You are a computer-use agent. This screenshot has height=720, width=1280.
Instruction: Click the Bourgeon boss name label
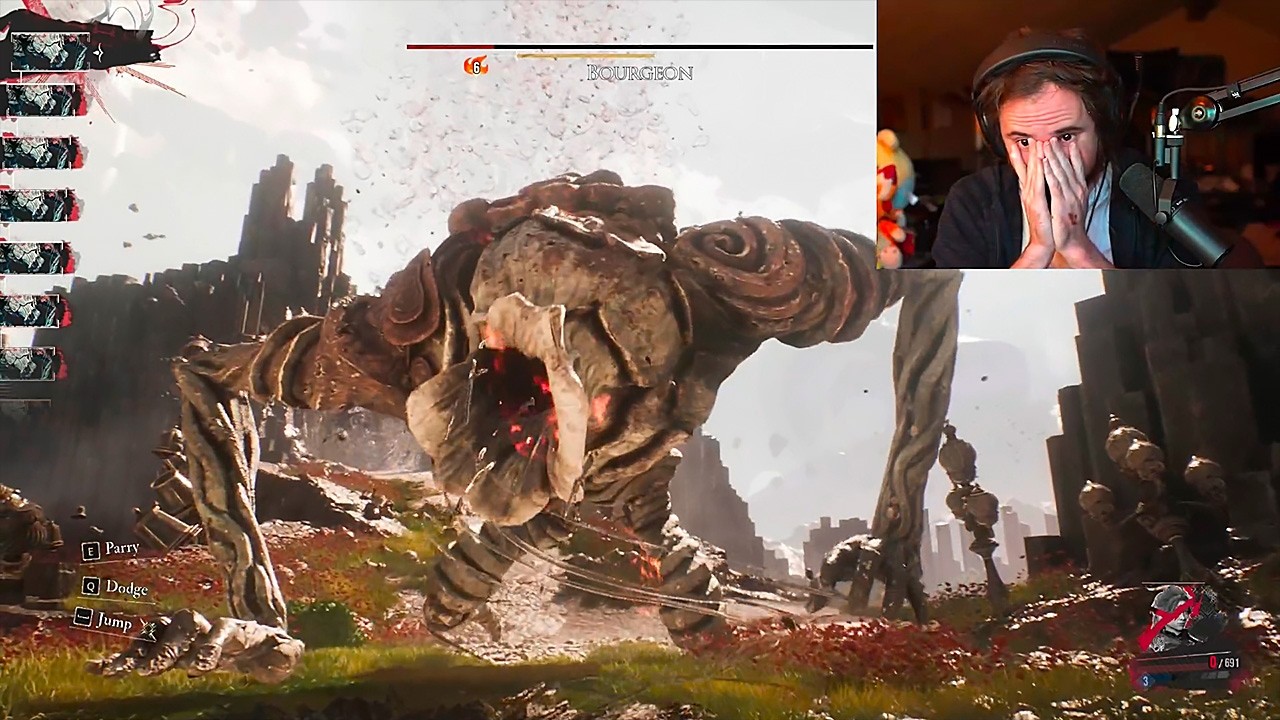point(638,73)
